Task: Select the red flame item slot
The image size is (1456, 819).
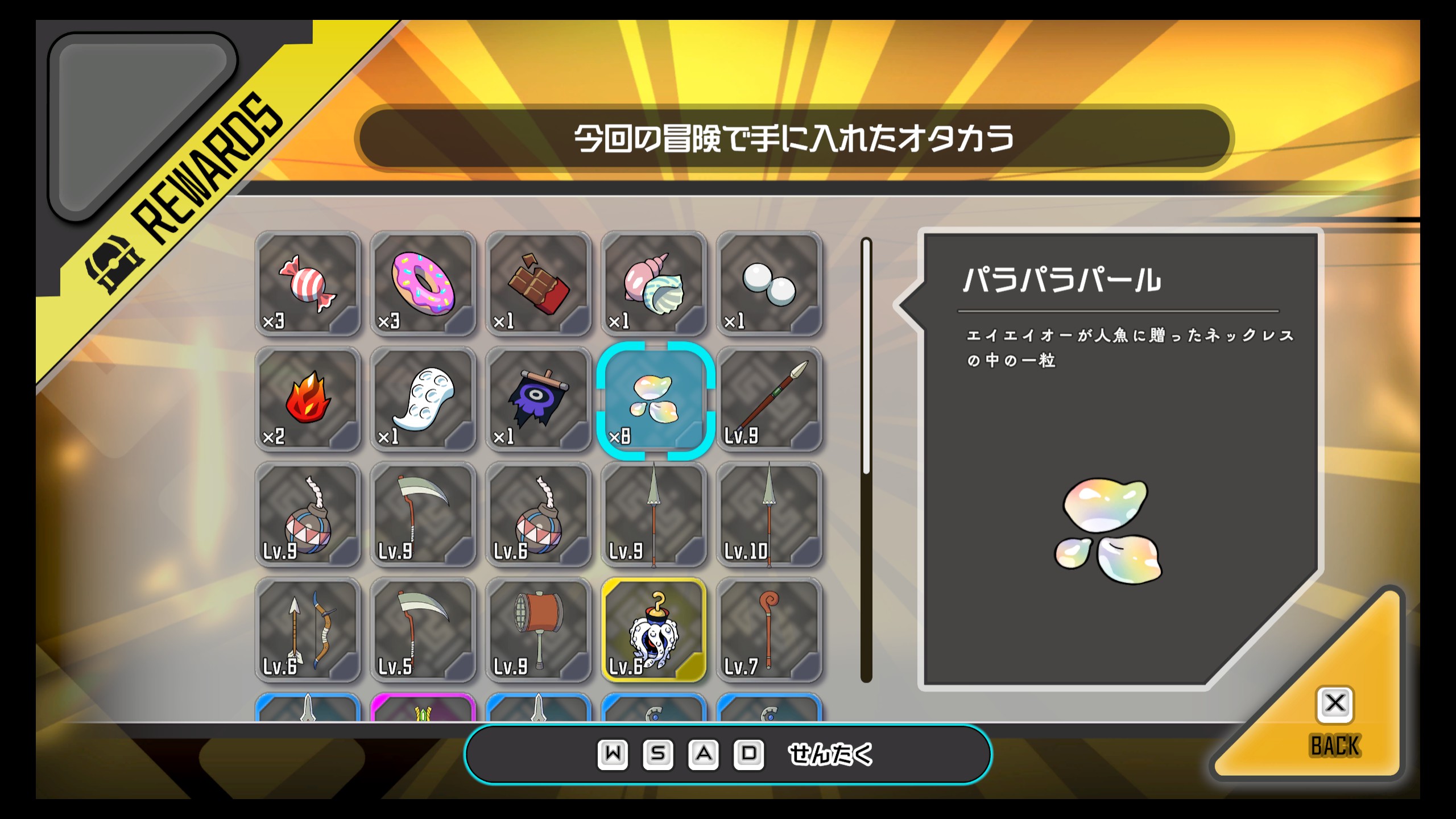Action: click(308, 399)
